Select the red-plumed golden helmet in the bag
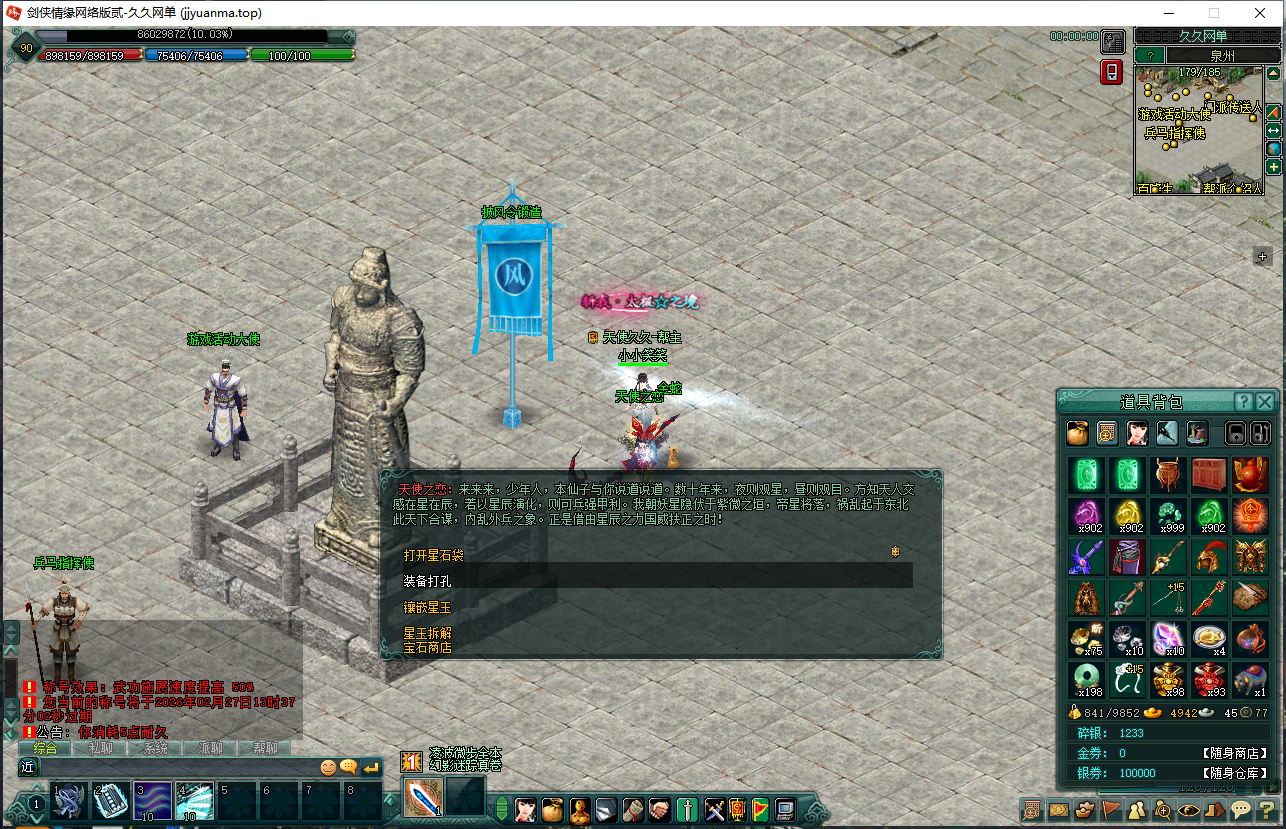 [1210, 555]
